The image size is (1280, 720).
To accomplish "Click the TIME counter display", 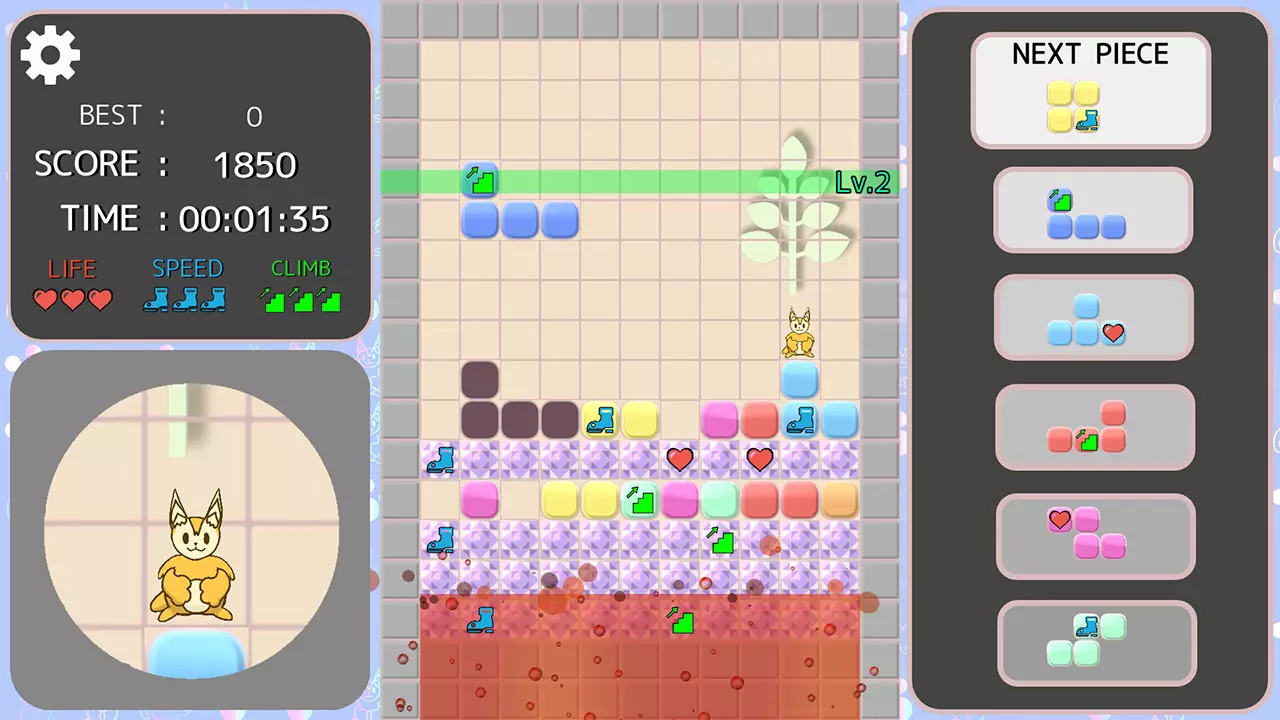I will click(254, 219).
